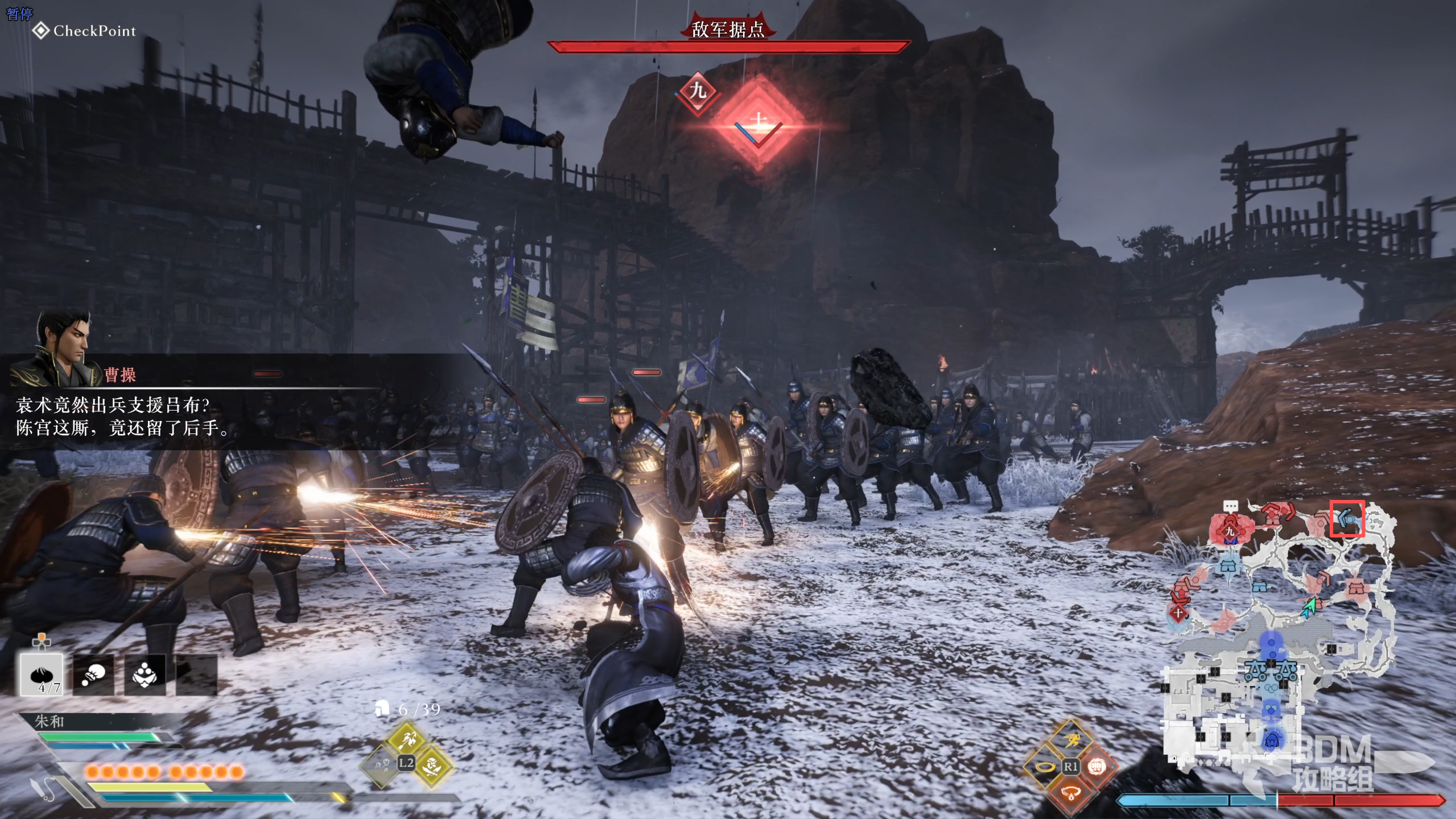Activate the golden ring skill icon
This screenshot has height=819, width=1456.
1045,766
